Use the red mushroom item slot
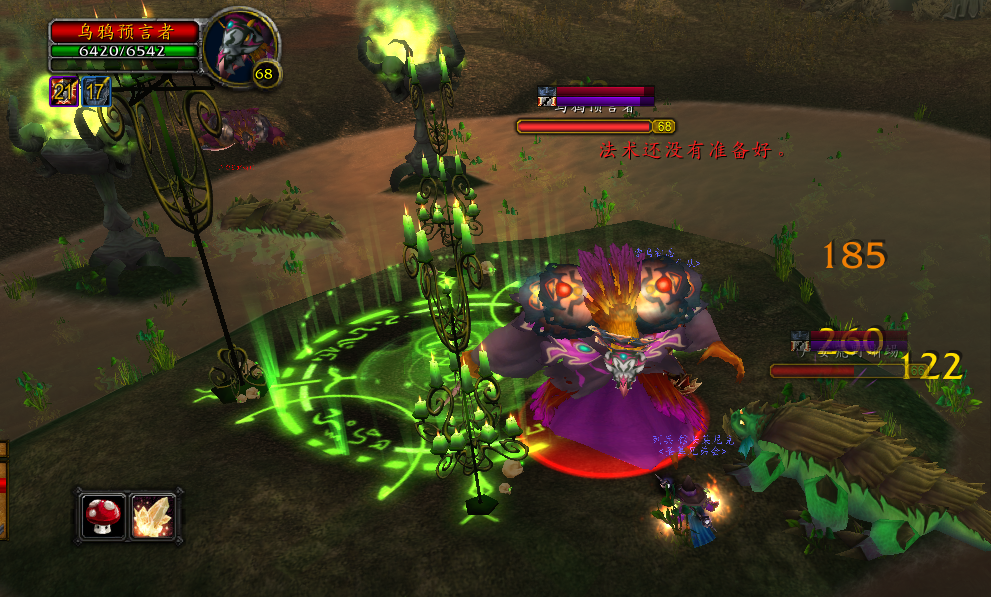 tap(104, 515)
